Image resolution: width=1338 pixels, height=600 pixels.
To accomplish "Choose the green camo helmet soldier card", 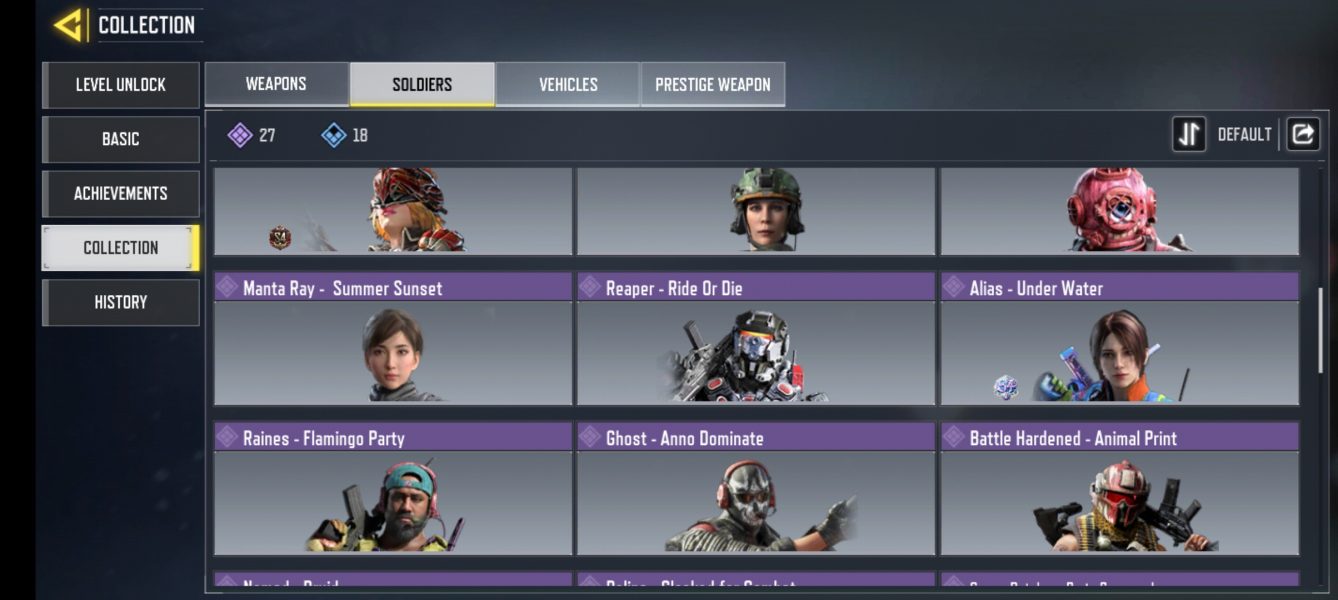I will click(x=756, y=210).
